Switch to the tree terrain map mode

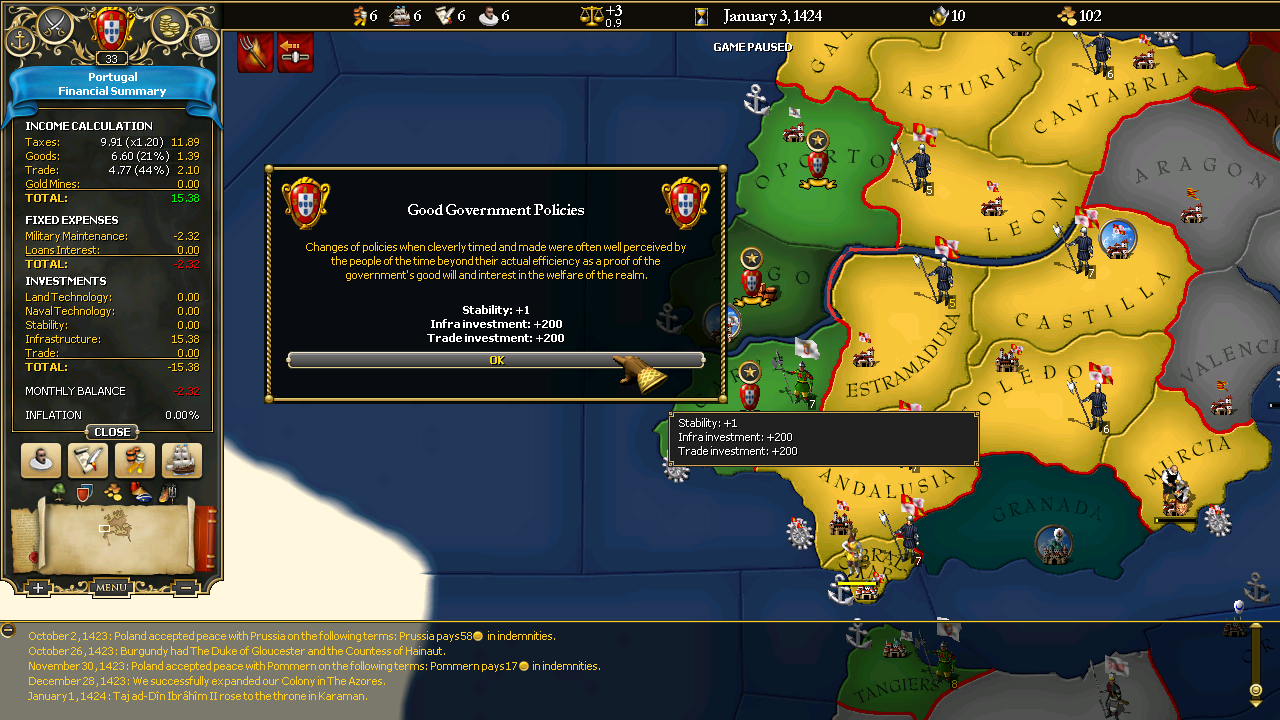pos(58,492)
